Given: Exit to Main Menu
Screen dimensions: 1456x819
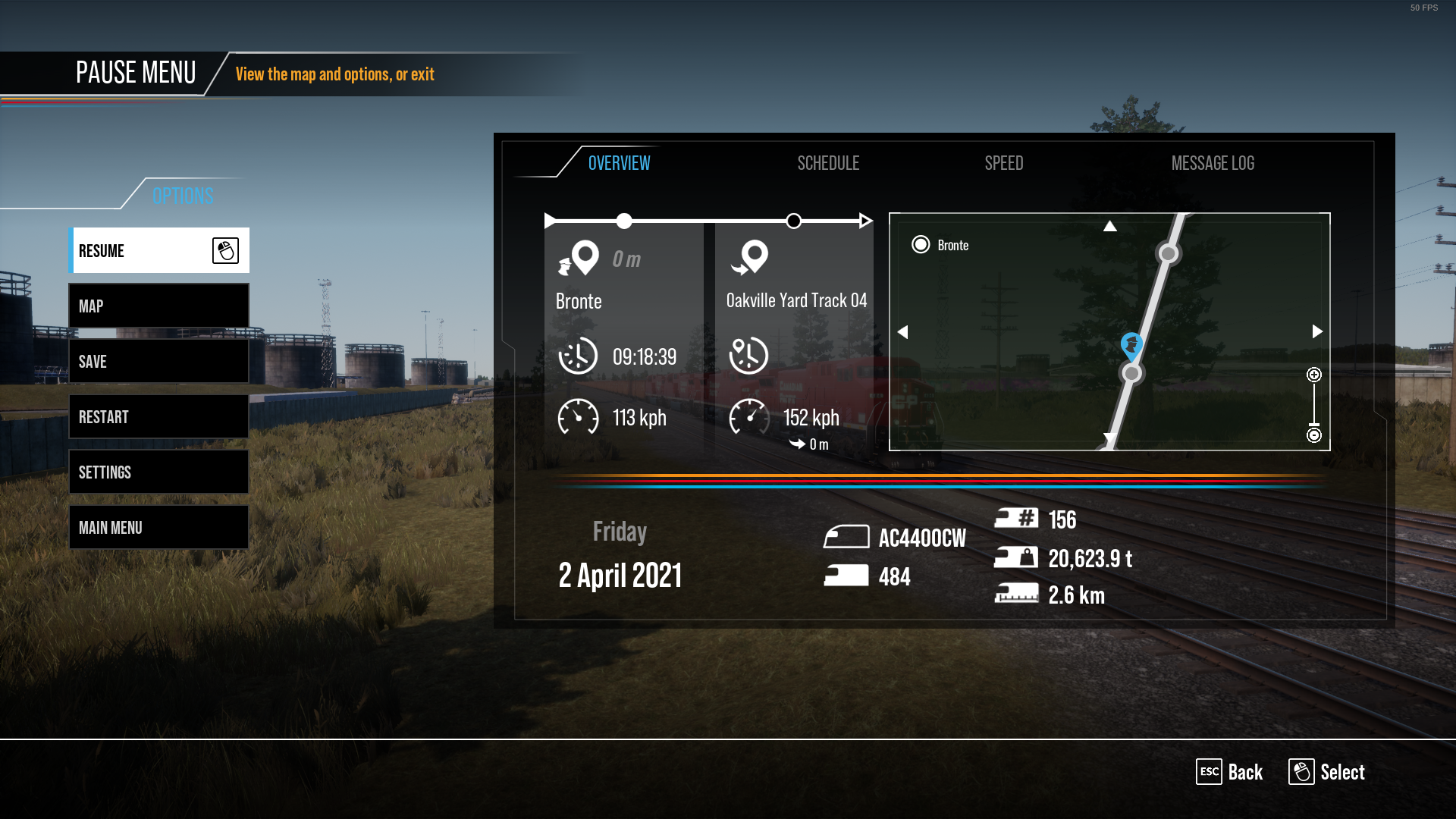Looking at the screenshot, I should 159,528.
